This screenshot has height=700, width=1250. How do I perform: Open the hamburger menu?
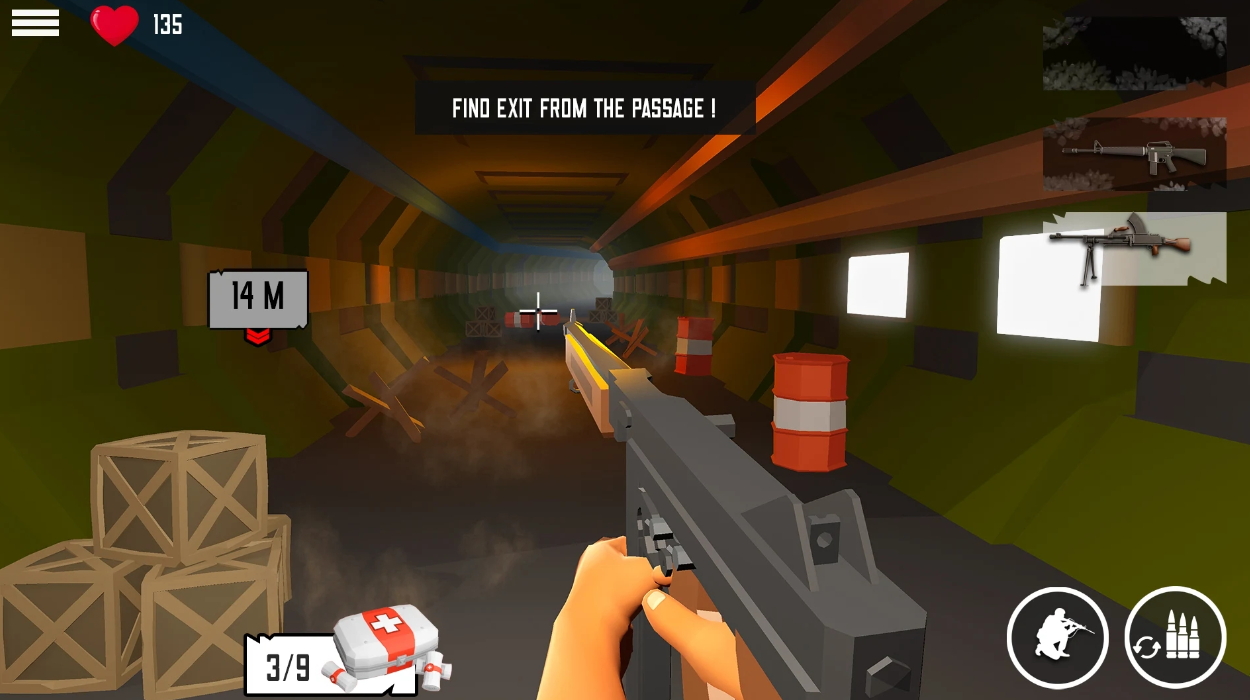(35, 23)
